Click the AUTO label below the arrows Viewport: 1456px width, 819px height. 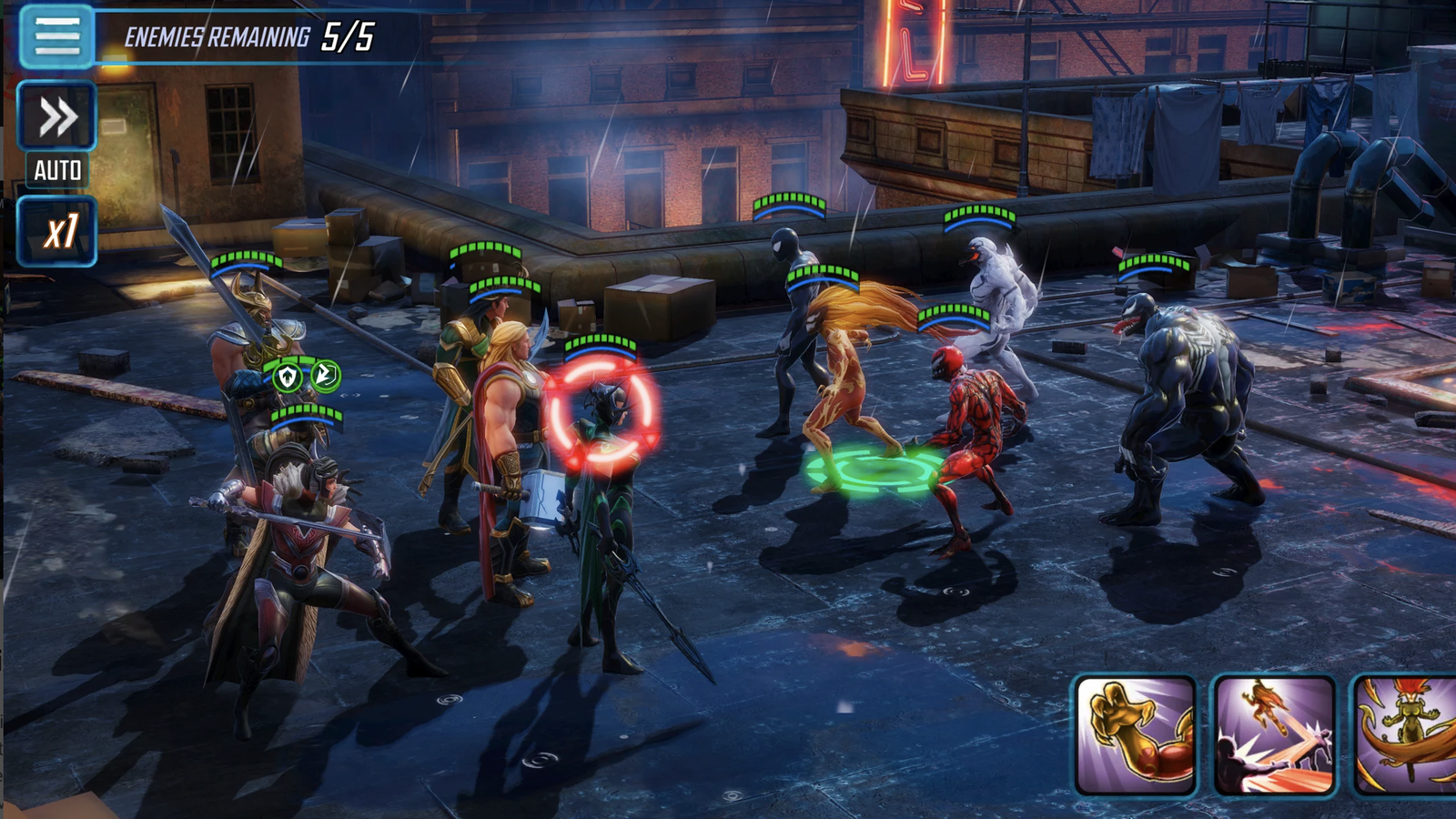coord(56,170)
